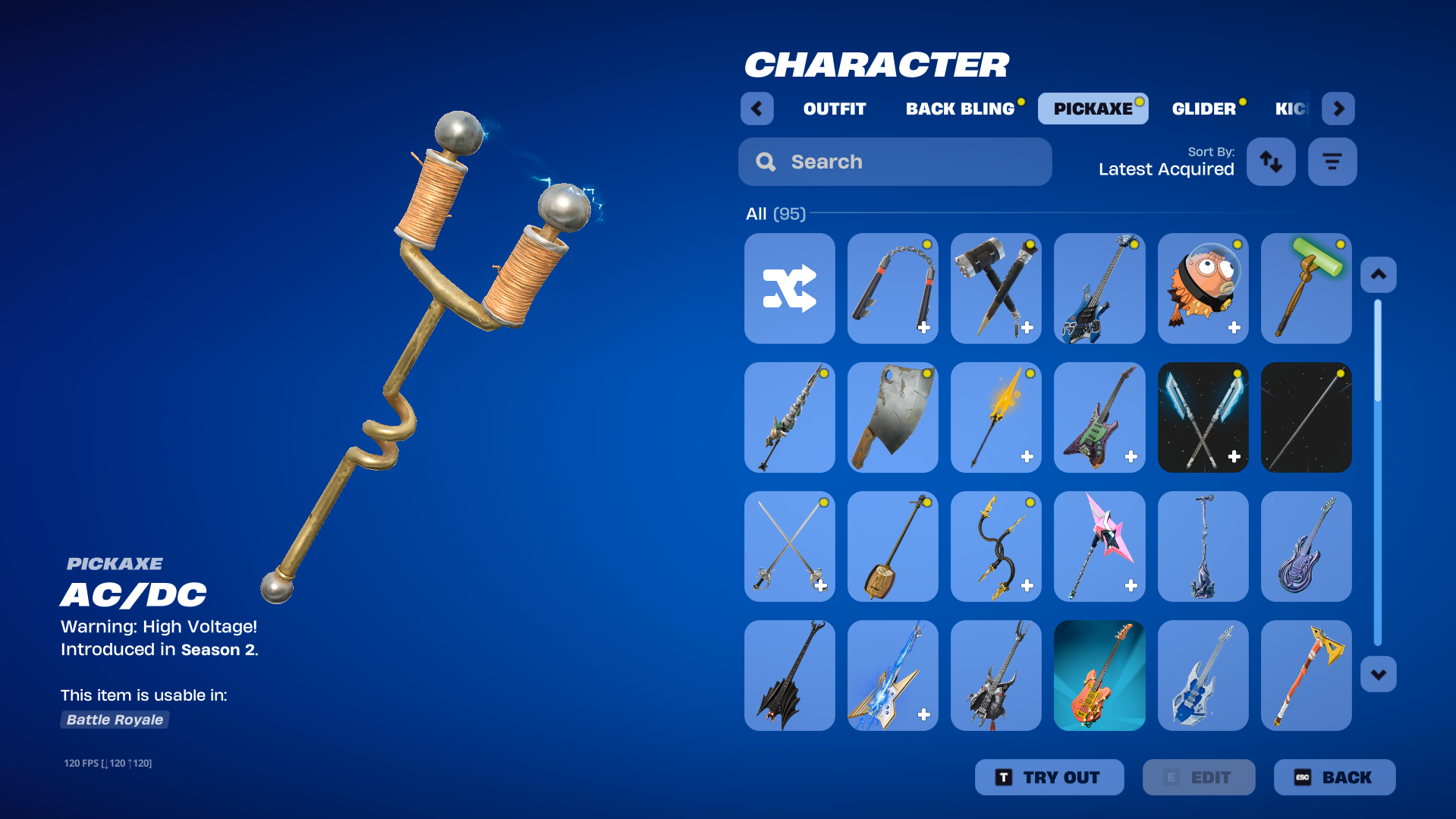Image resolution: width=1456 pixels, height=819 pixels.
Task: Switch to the Outfit tab
Action: tap(834, 109)
